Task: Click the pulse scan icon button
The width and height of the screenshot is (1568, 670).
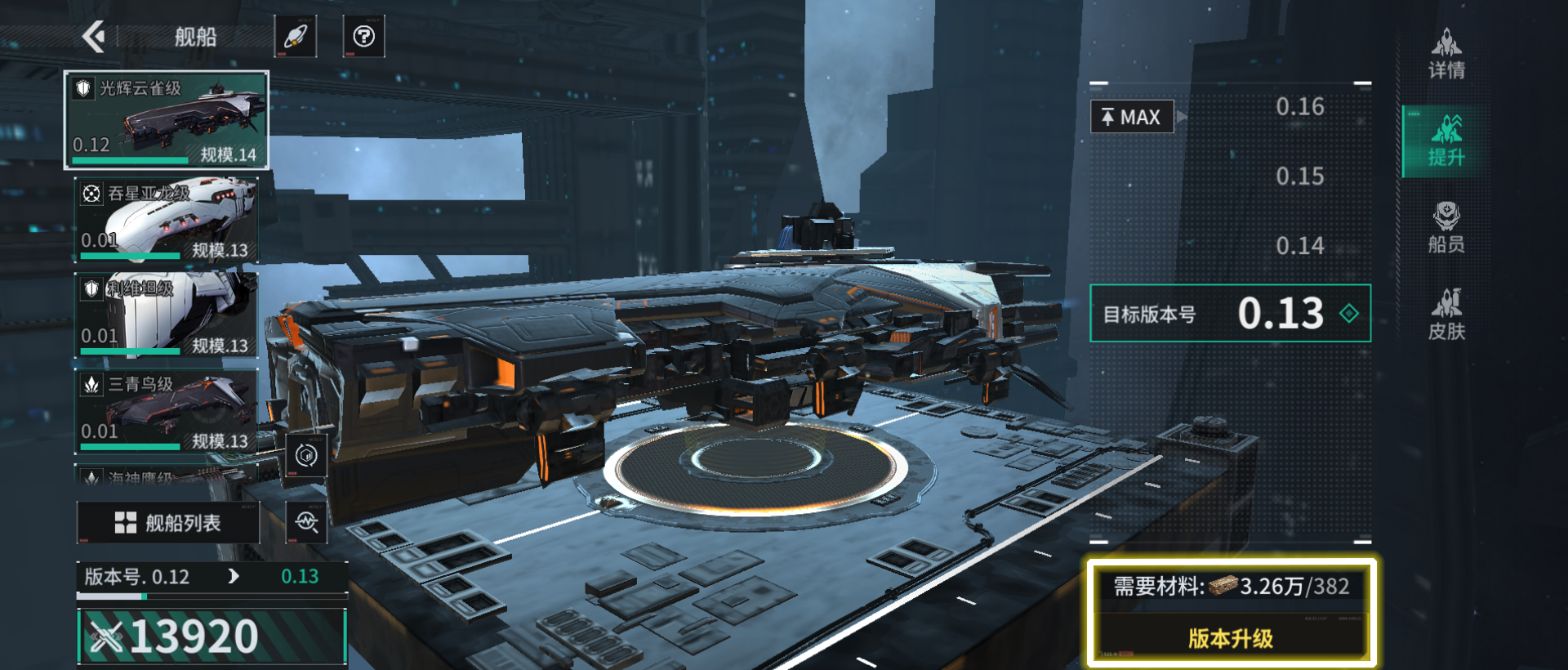Action: point(306,522)
